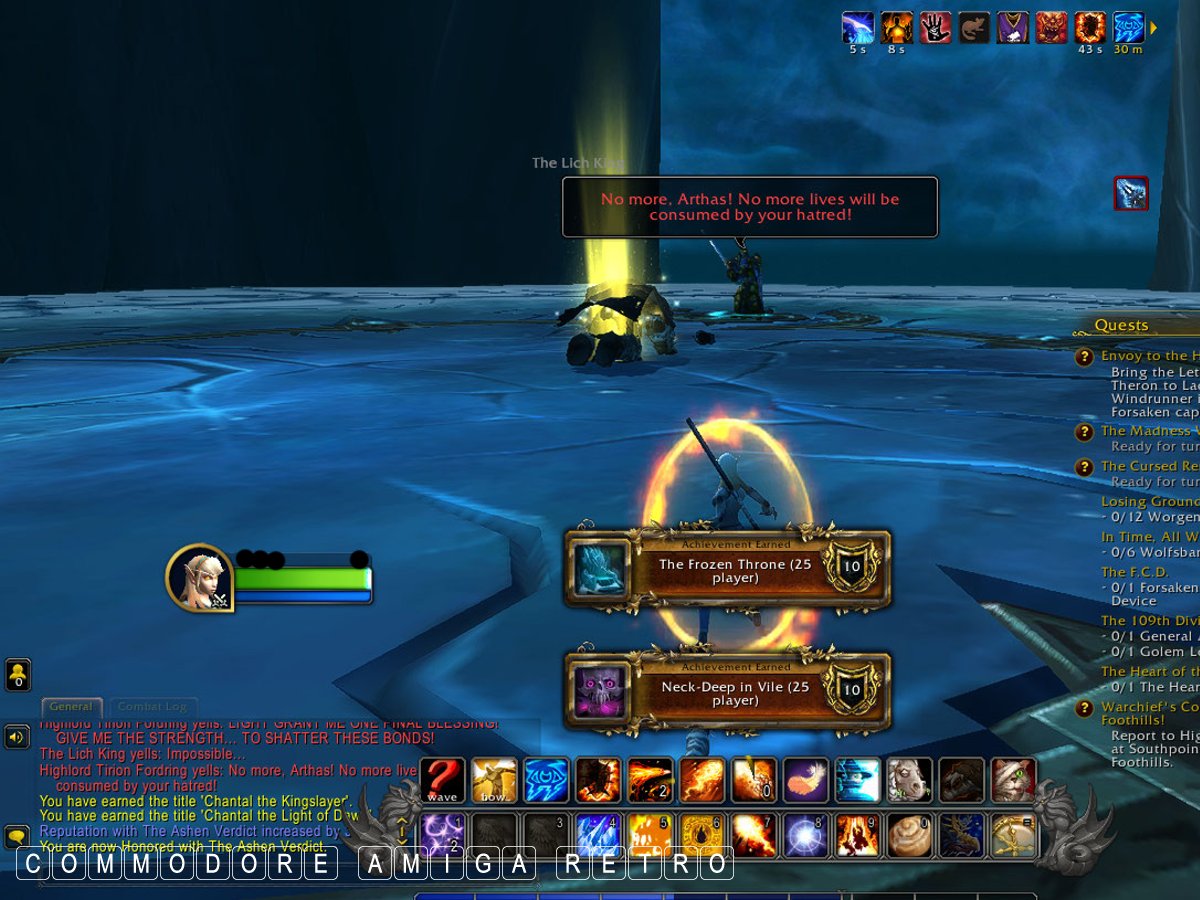Cast the ice shard spell in slot 4
The image size is (1200, 900).
pyautogui.click(x=598, y=835)
